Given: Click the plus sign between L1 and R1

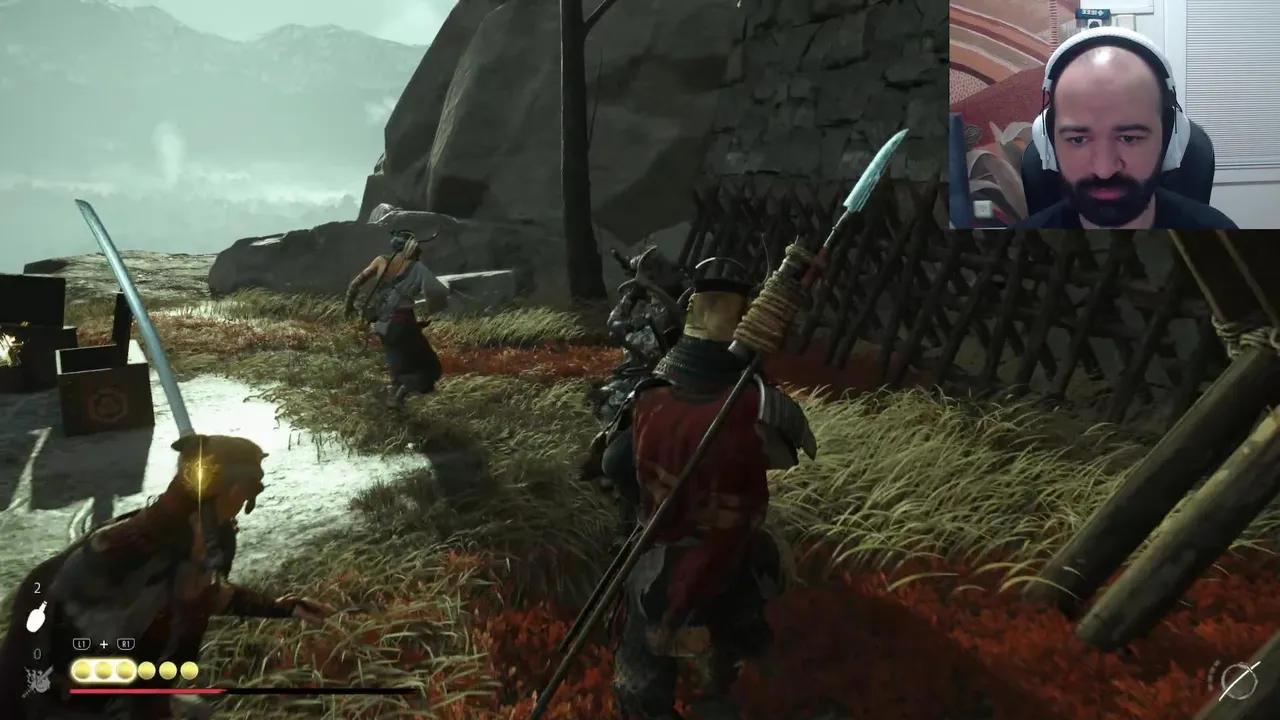Looking at the screenshot, I should [104, 644].
